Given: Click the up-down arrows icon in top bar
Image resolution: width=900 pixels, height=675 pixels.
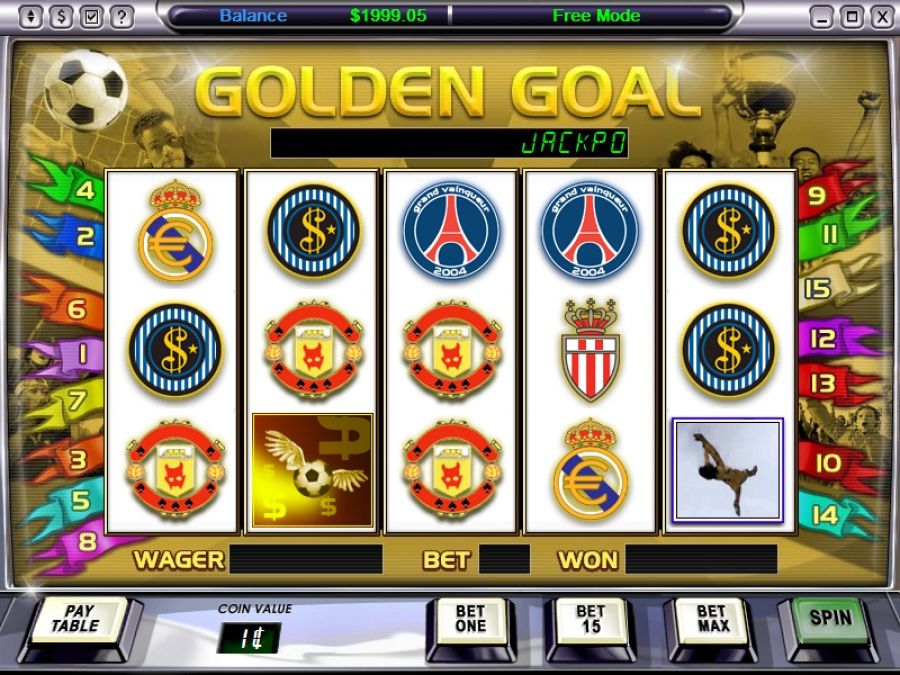Looking at the screenshot, I should point(31,17).
